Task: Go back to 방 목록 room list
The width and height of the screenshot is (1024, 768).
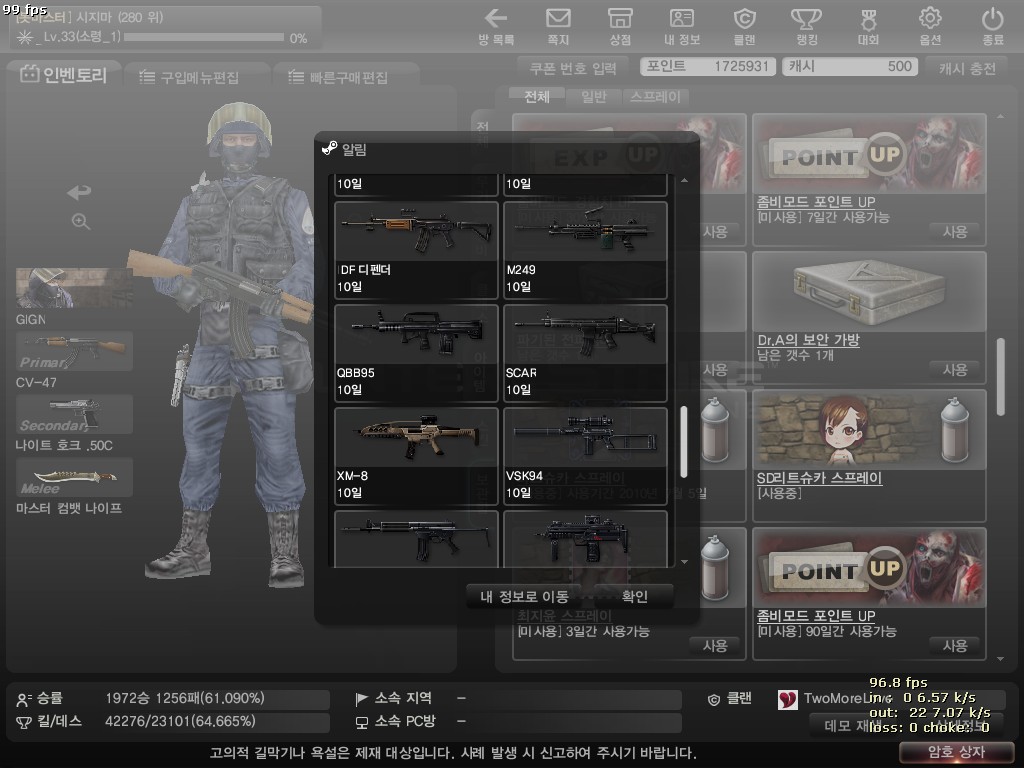Action: tap(496, 26)
